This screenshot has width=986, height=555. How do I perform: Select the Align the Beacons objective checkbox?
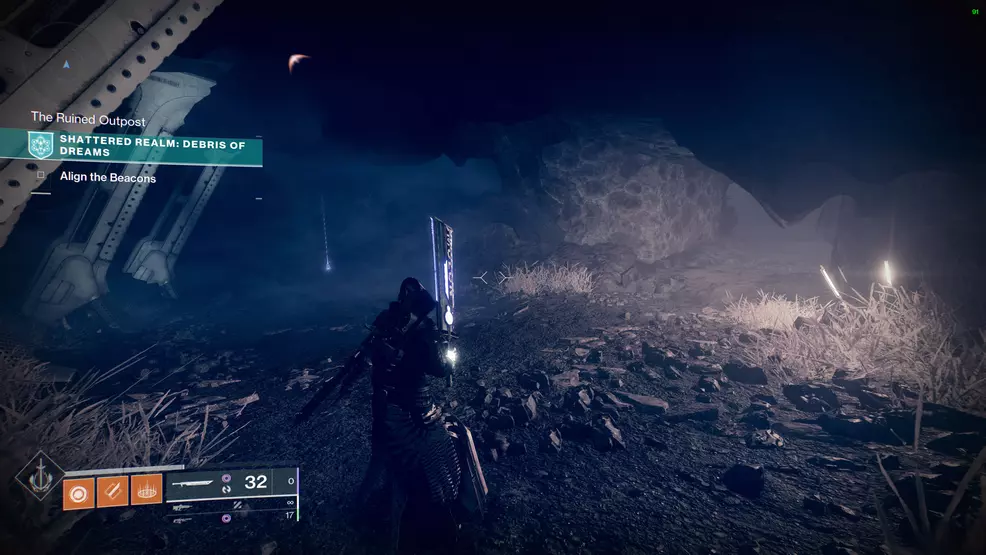(x=41, y=177)
